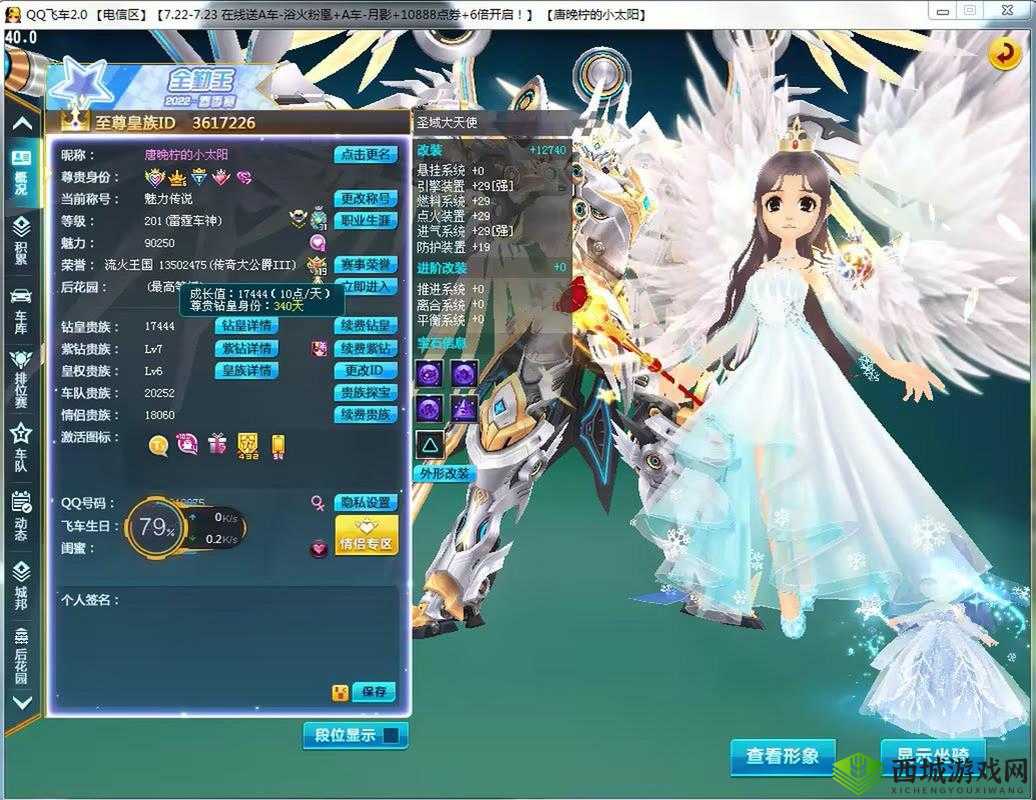Show 钻皇详情 diamond emperor details
1036x800 pixels.
246,326
